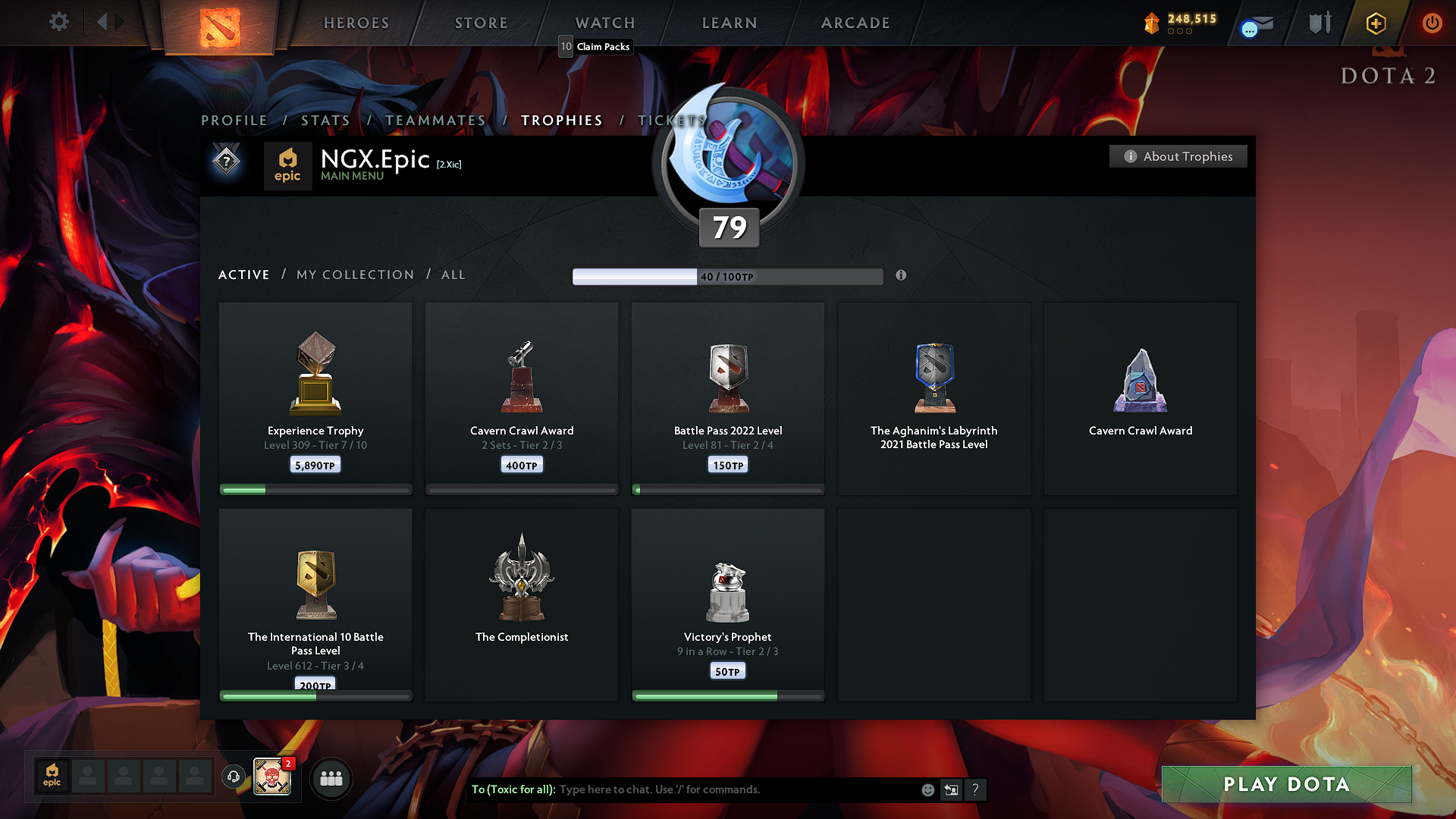Go to the Heroes section
This screenshot has width=1456, height=819.
click(x=356, y=24)
